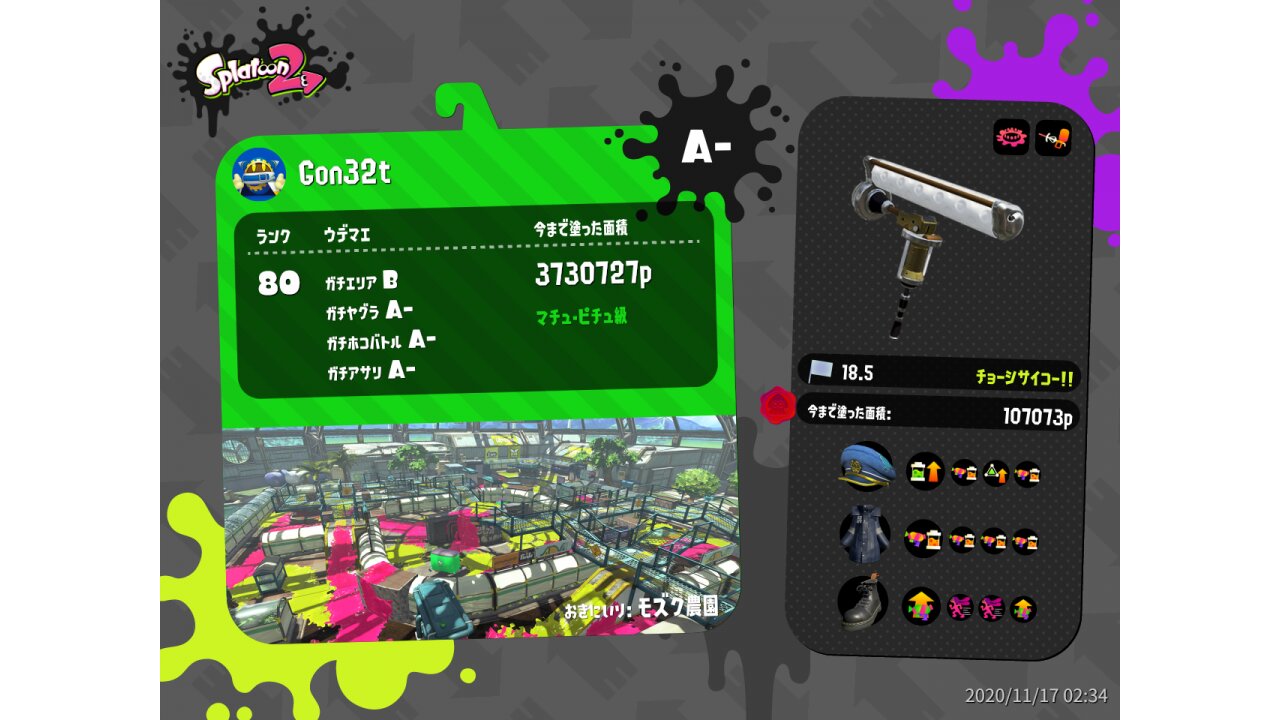The image size is (1280, 720).
Task: Click the boots' main arrow ability icon
Action: click(x=921, y=606)
